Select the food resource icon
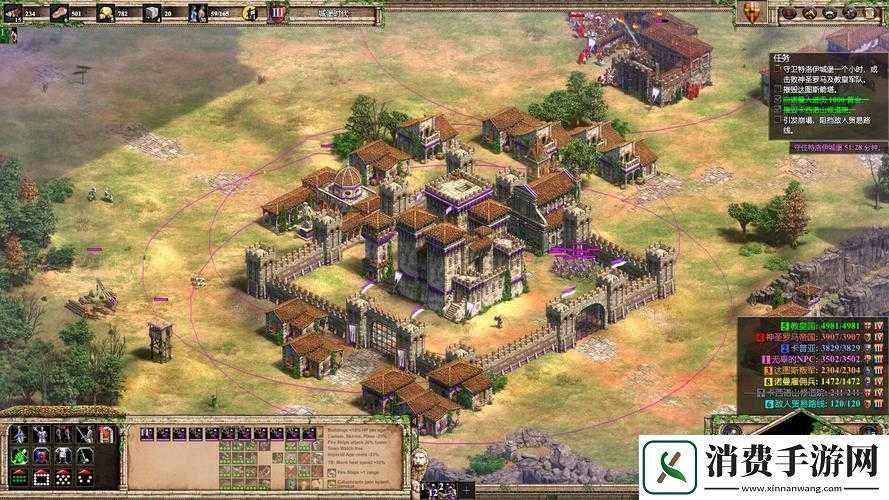Screen dimensions: 889x500 coord(59,14)
